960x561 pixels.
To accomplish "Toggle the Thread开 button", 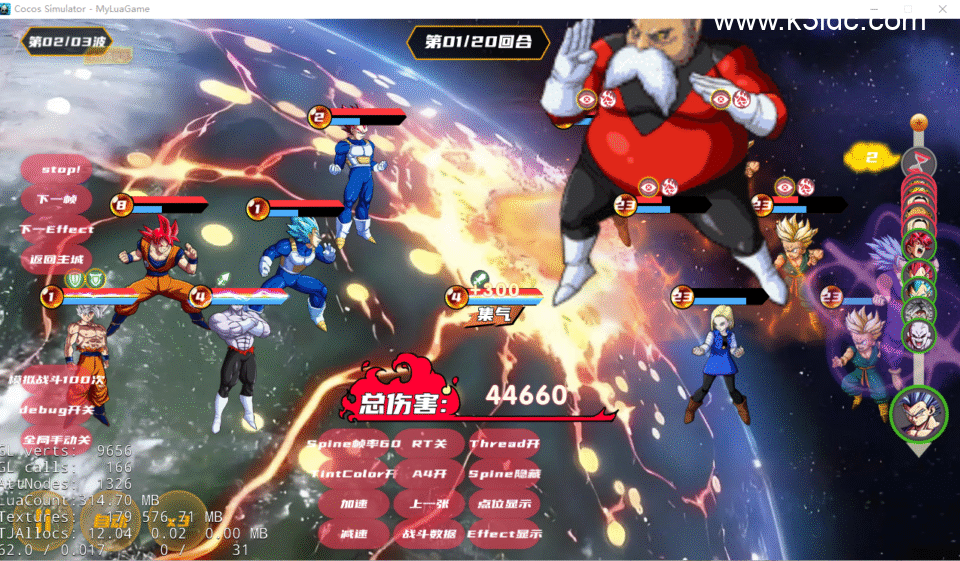I will pos(504,444).
